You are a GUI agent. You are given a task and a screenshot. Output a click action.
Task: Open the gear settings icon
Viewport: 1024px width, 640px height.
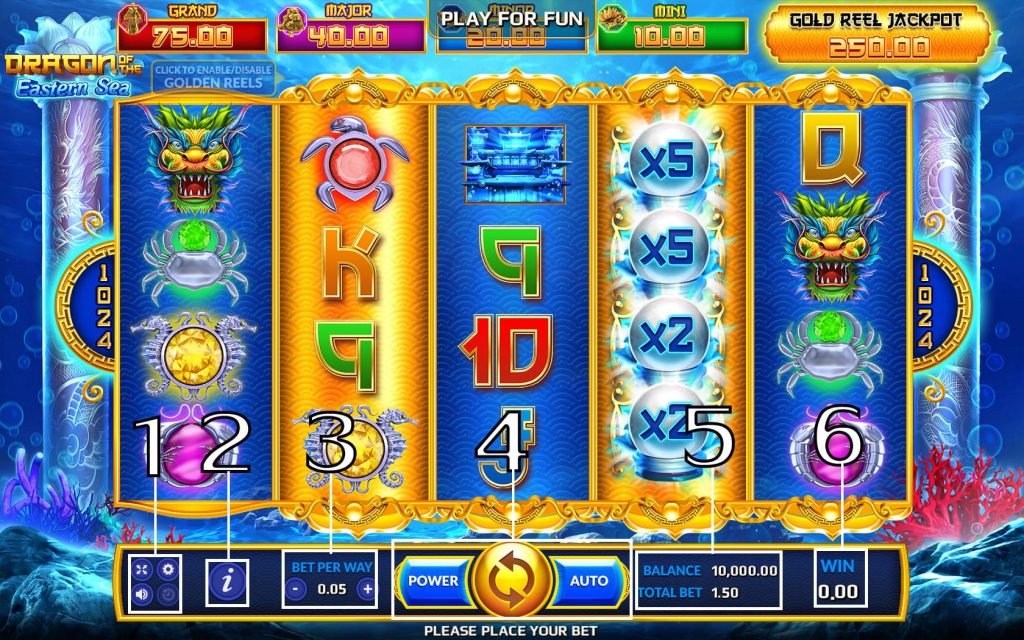(x=168, y=570)
